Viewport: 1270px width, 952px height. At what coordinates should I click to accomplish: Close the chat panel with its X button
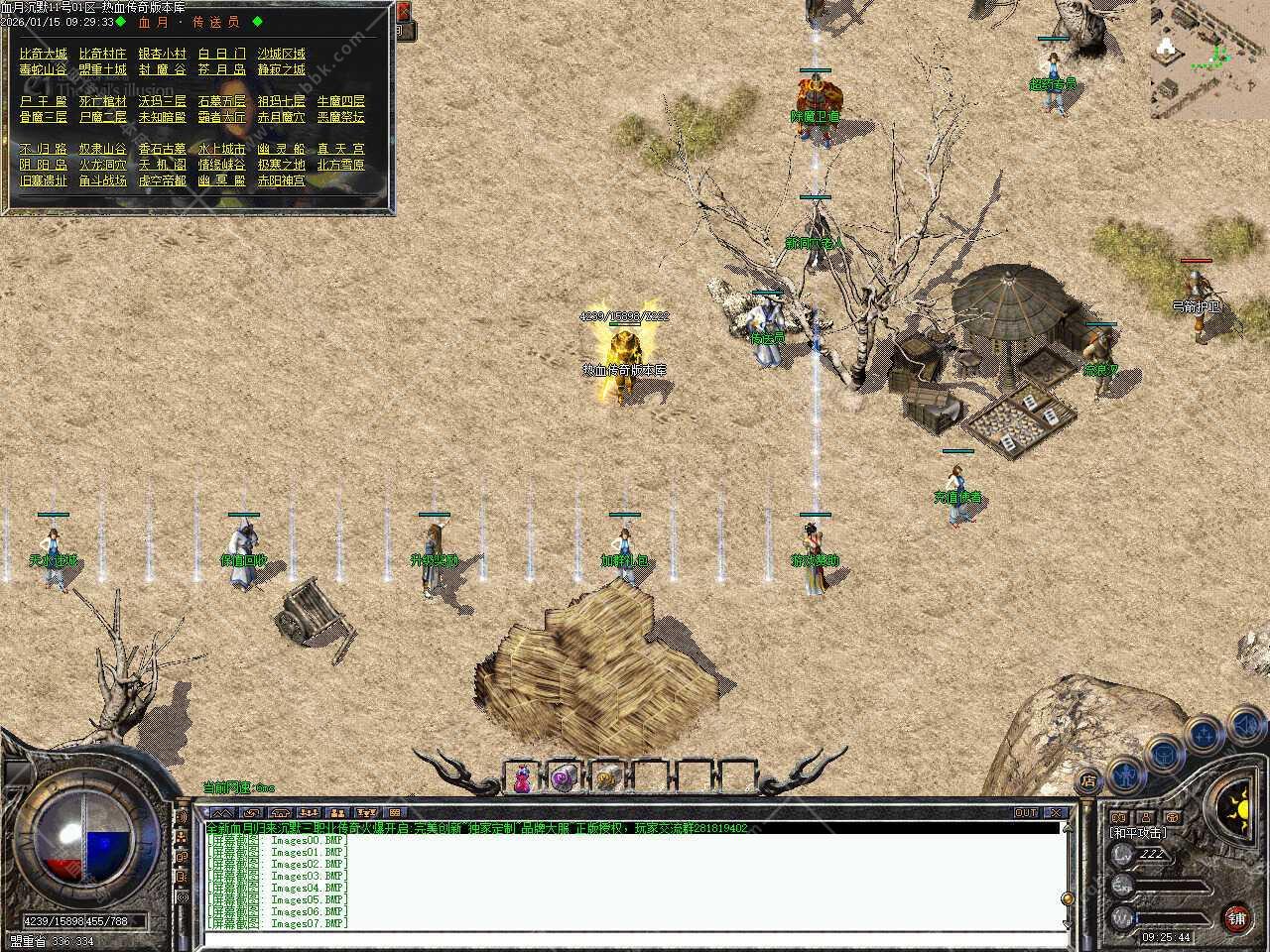click(1056, 813)
